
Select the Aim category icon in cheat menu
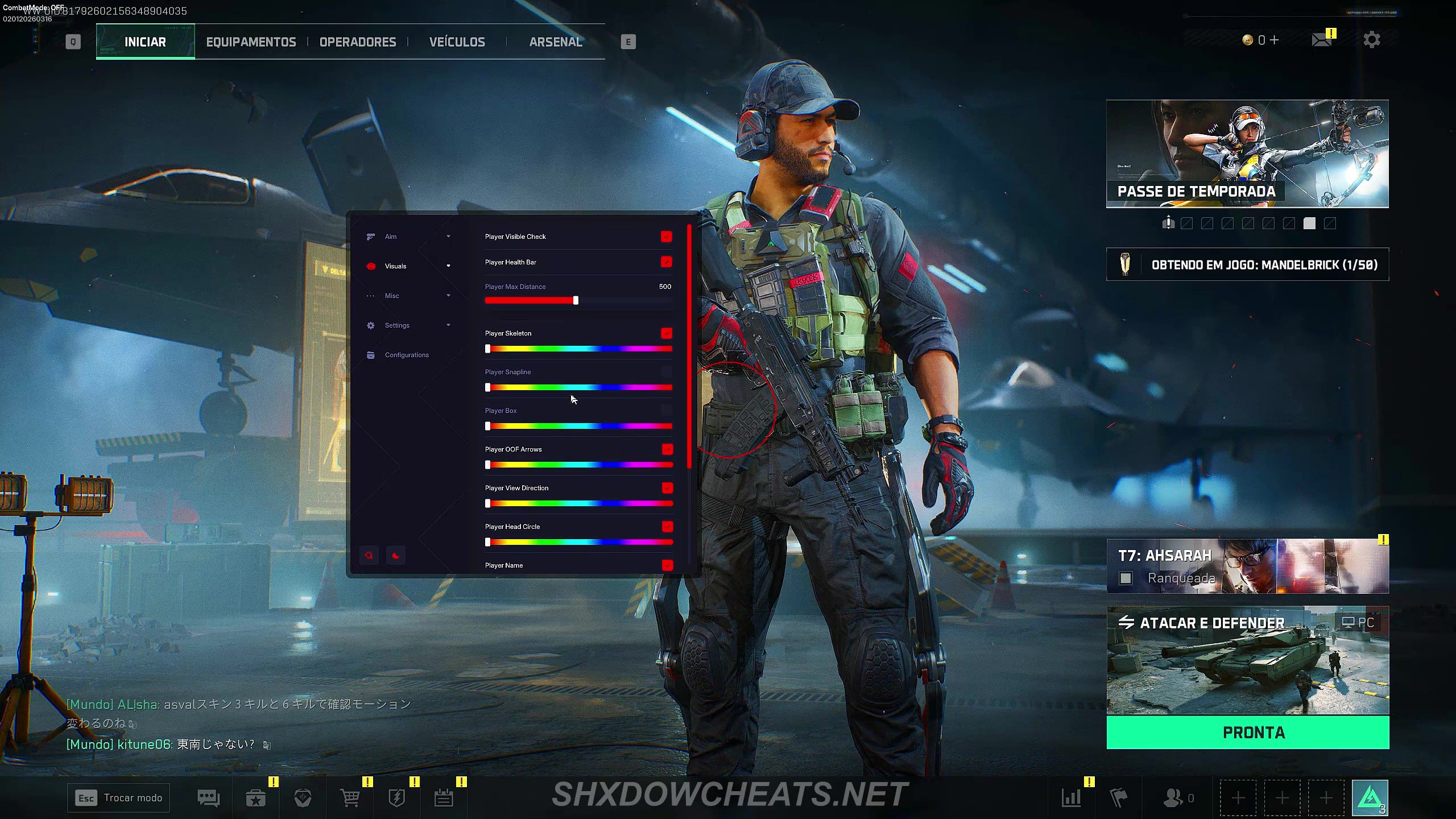pyautogui.click(x=370, y=236)
